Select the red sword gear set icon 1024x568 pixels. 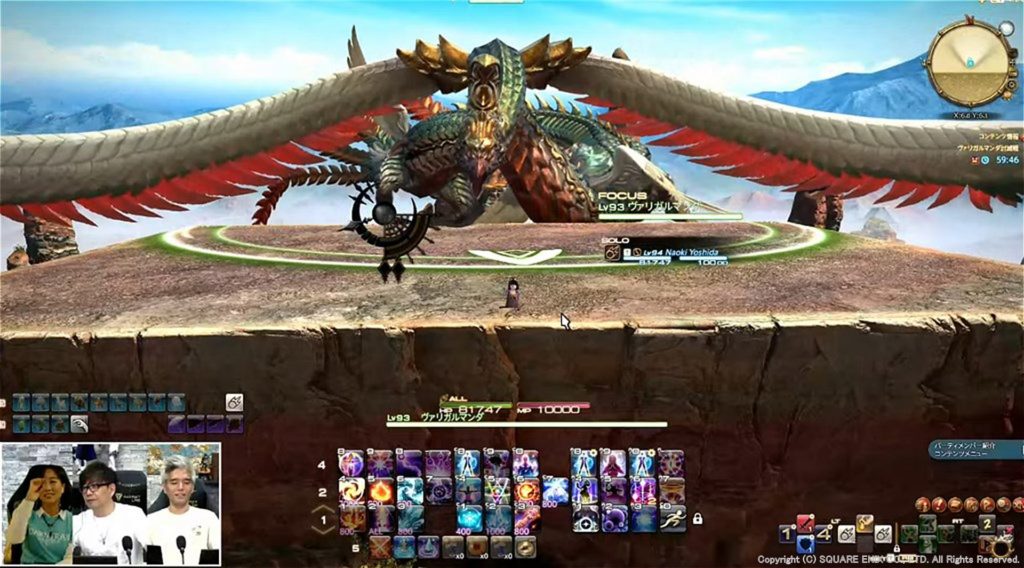point(805,522)
